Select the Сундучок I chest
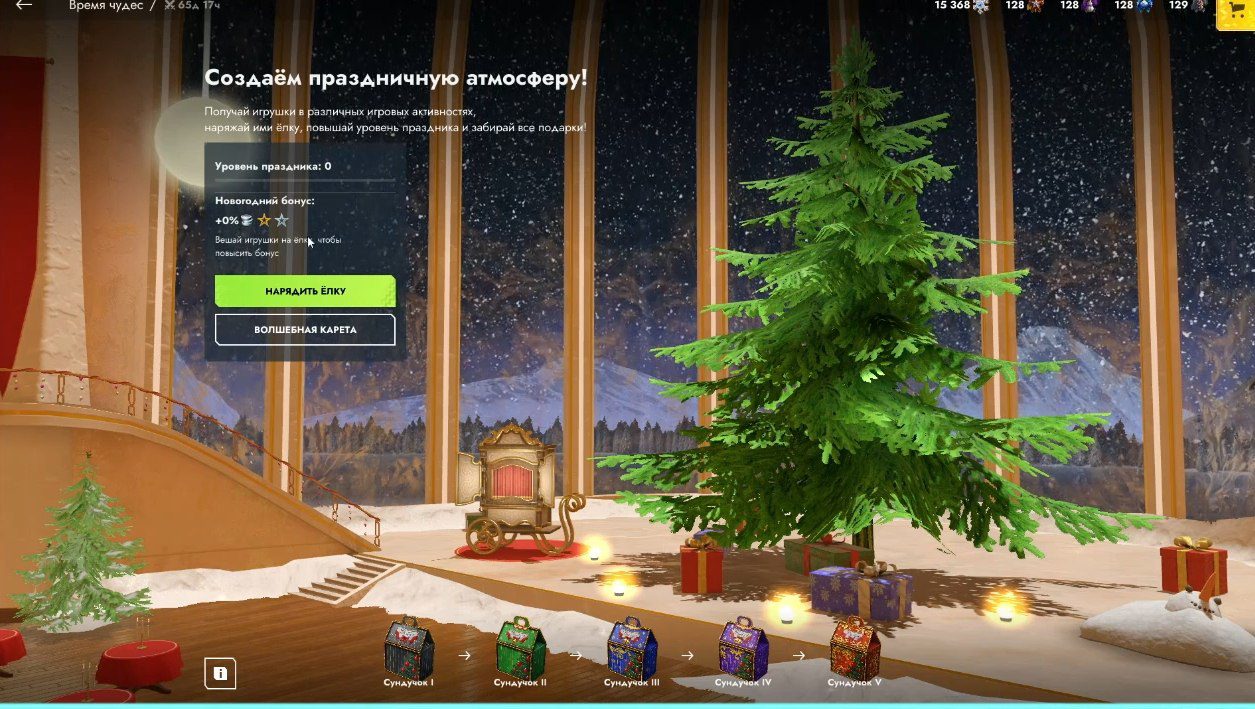The height and width of the screenshot is (709, 1255). [408, 648]
